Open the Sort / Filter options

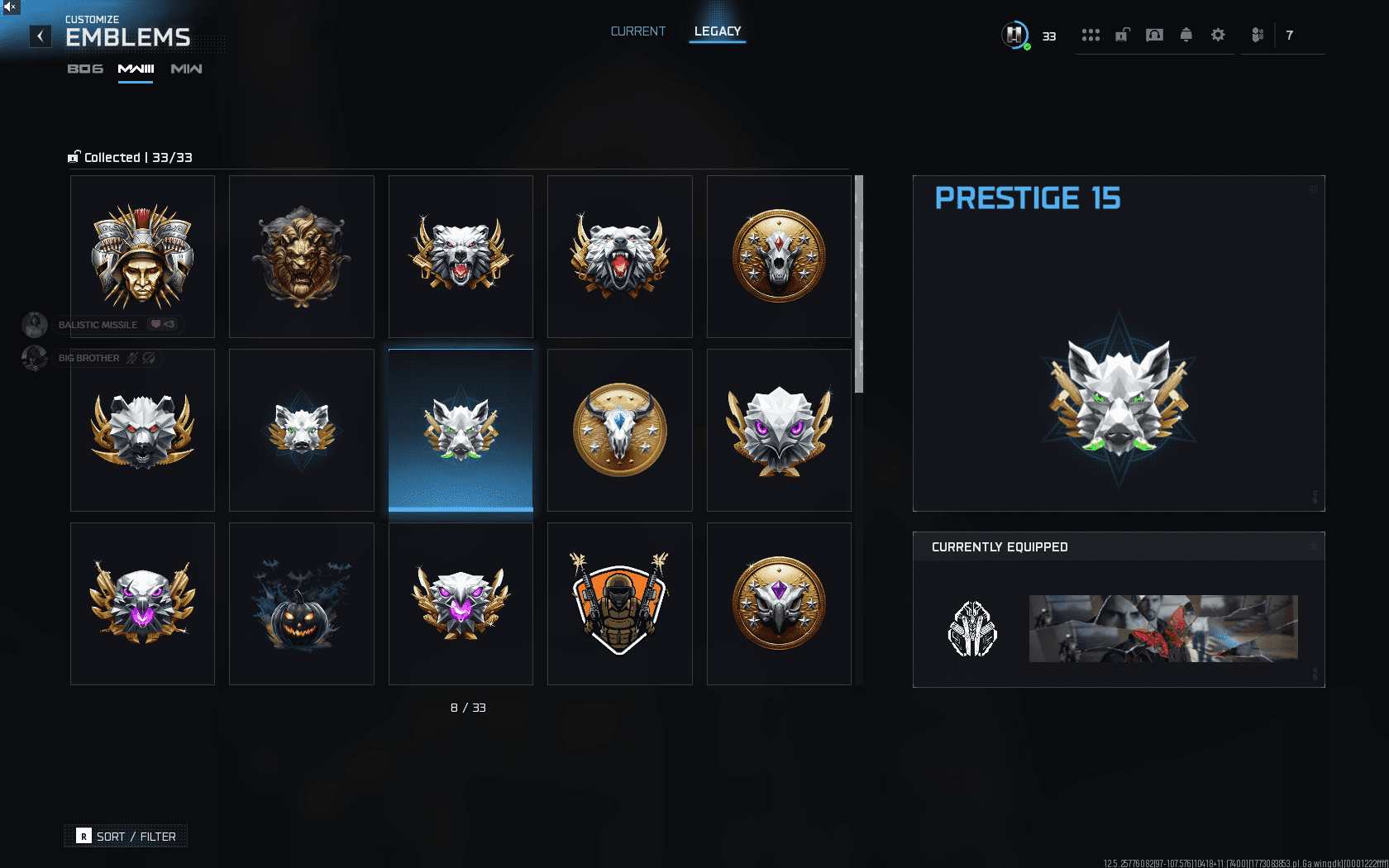pyautogui.click(x=126, y=836)
